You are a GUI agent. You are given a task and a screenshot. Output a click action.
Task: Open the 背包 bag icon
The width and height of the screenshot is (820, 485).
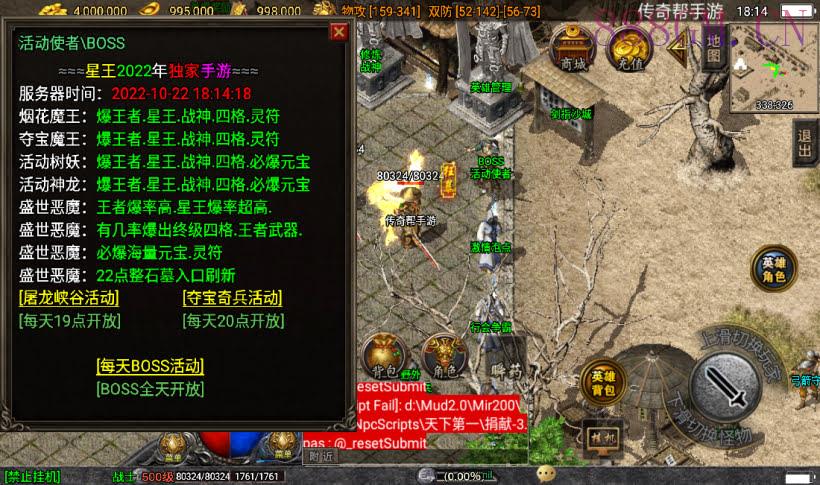point(383,356)
